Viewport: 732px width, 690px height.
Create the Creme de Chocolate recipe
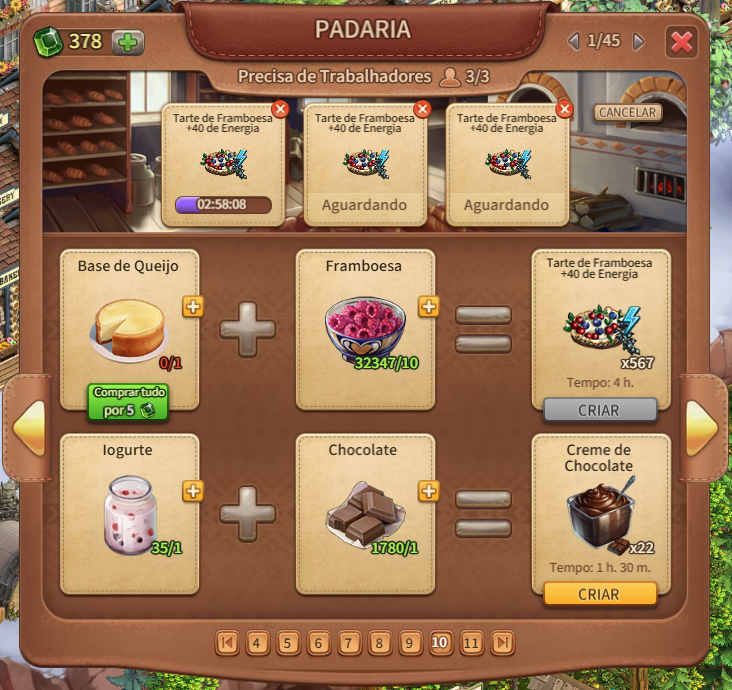[600, 594]
